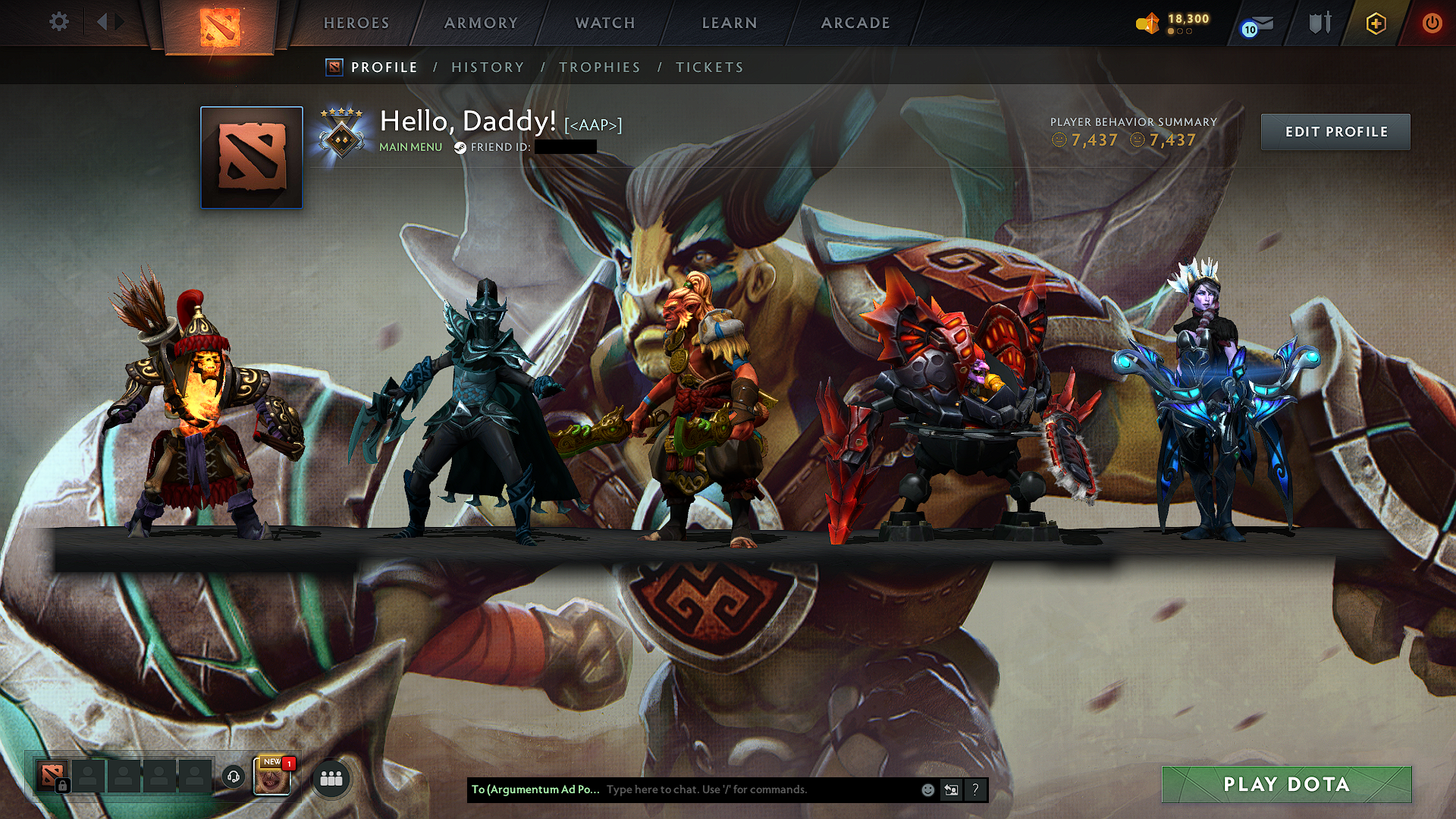Screen dimensions: 1456x819
Task: Click the help question mark near chat
Action: [x=975, y=789]
